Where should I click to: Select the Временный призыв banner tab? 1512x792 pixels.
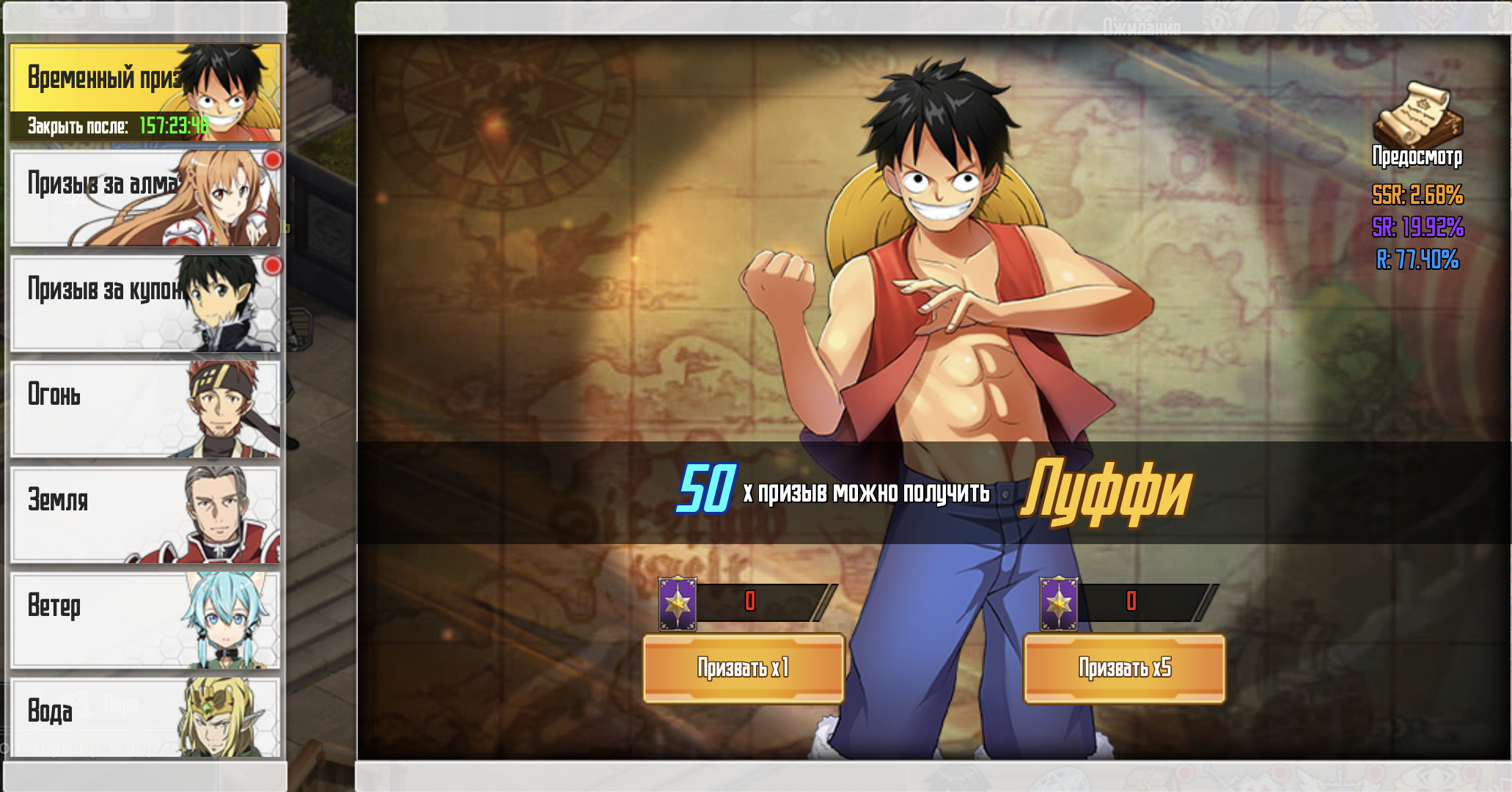tap(145, 92)
